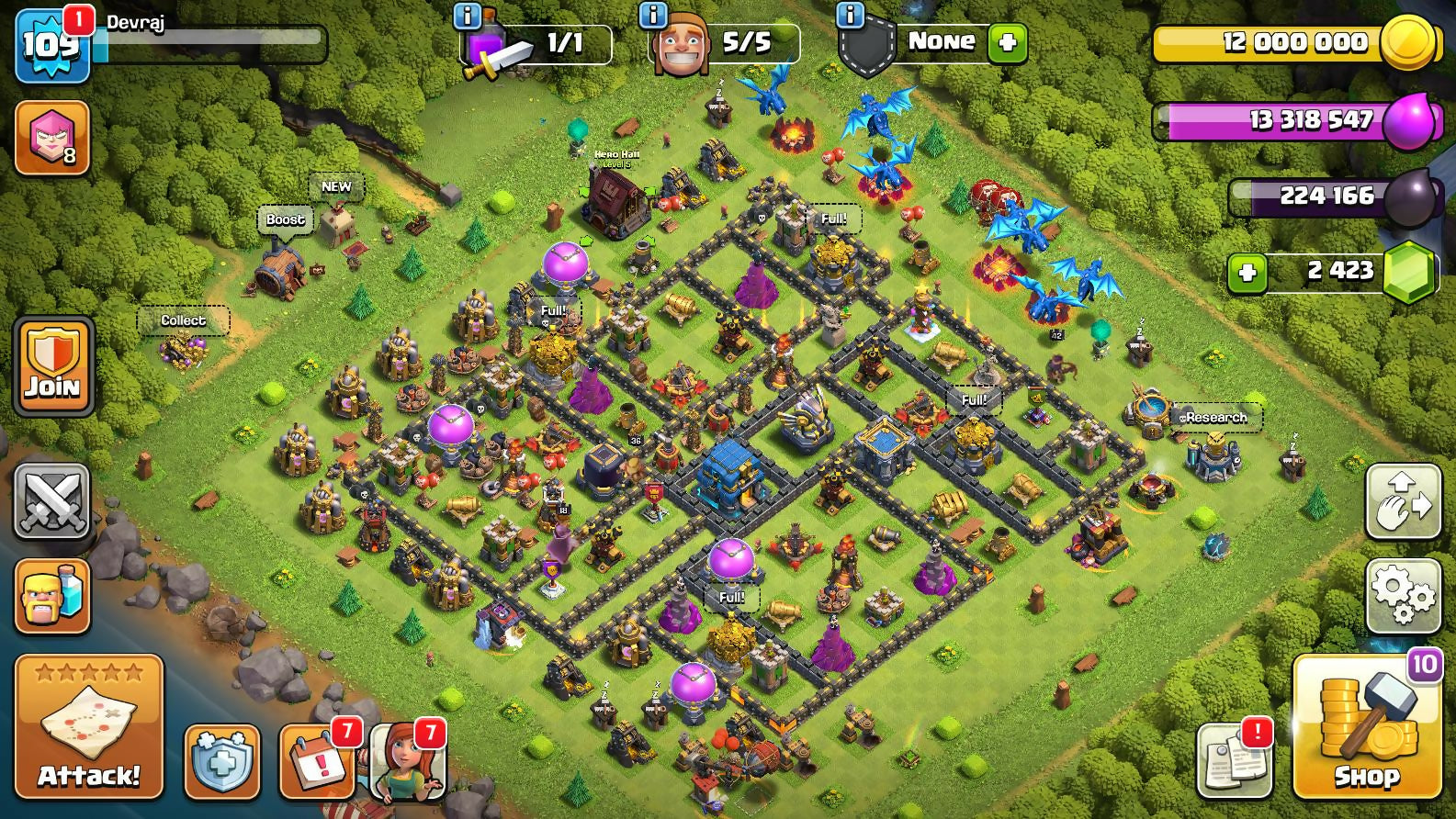Click the plus button beside league None
Viewport: 1456px width, 819px height.
(1007, 43)
